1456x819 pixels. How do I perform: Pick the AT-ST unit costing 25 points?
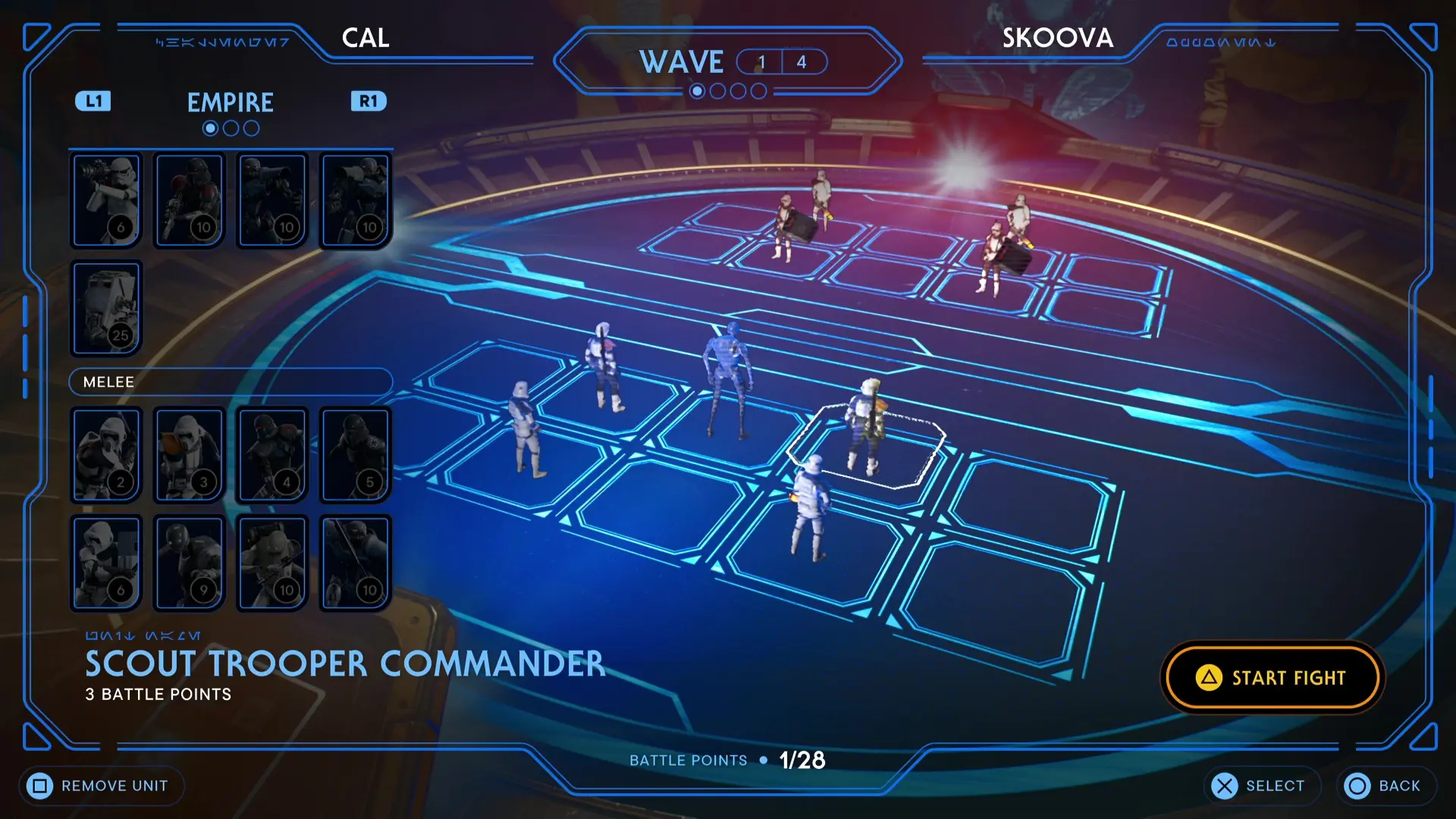click(x=105, y=307)
